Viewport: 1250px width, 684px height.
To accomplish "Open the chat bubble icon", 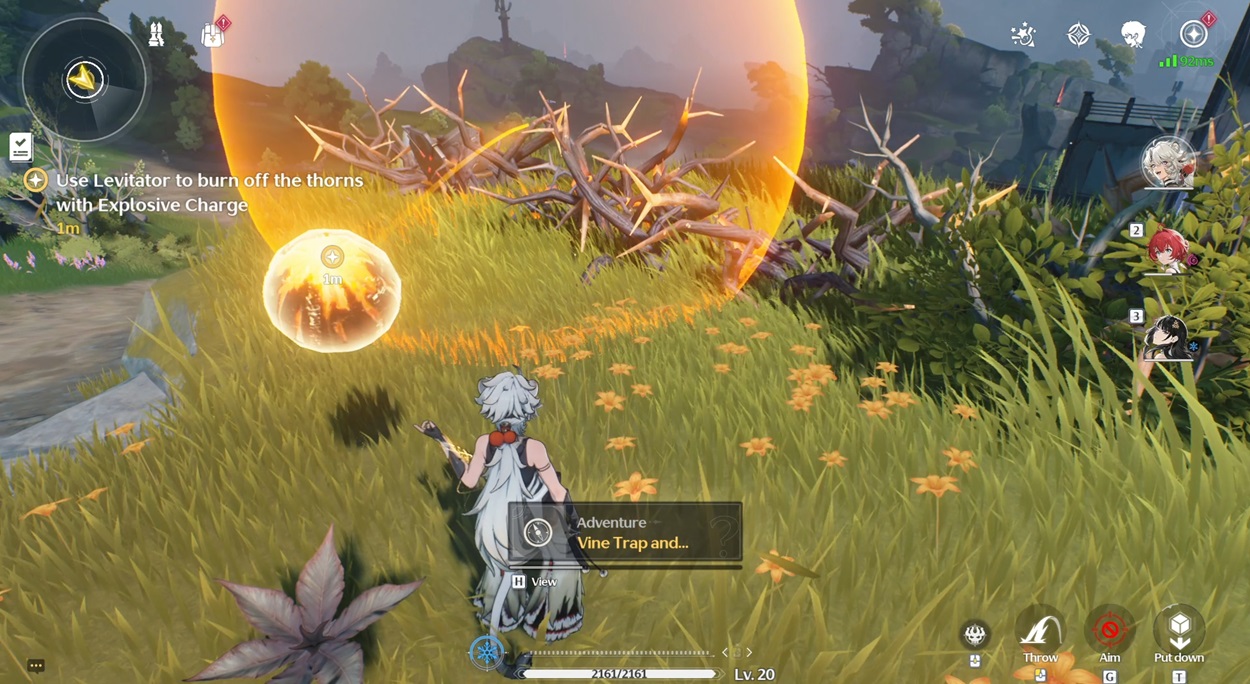I will pos(36,665).
